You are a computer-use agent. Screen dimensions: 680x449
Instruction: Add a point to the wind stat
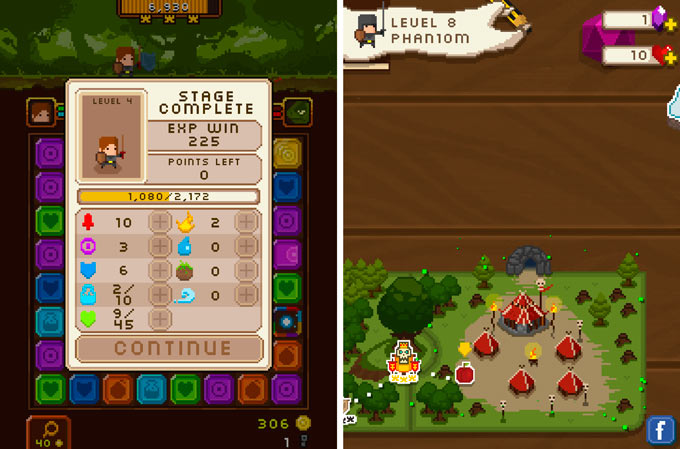click(246, 295)
